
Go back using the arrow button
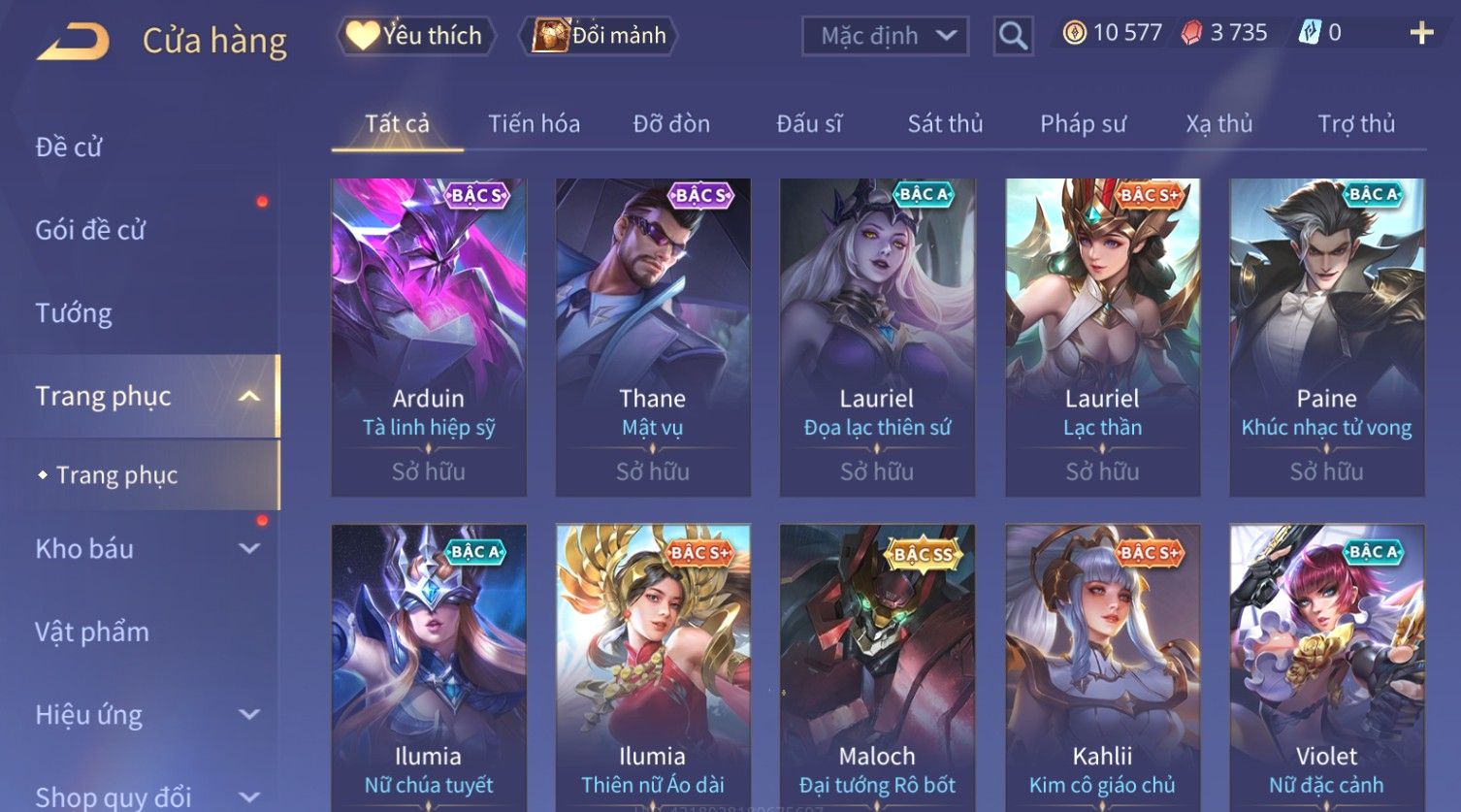pos(74,42)
